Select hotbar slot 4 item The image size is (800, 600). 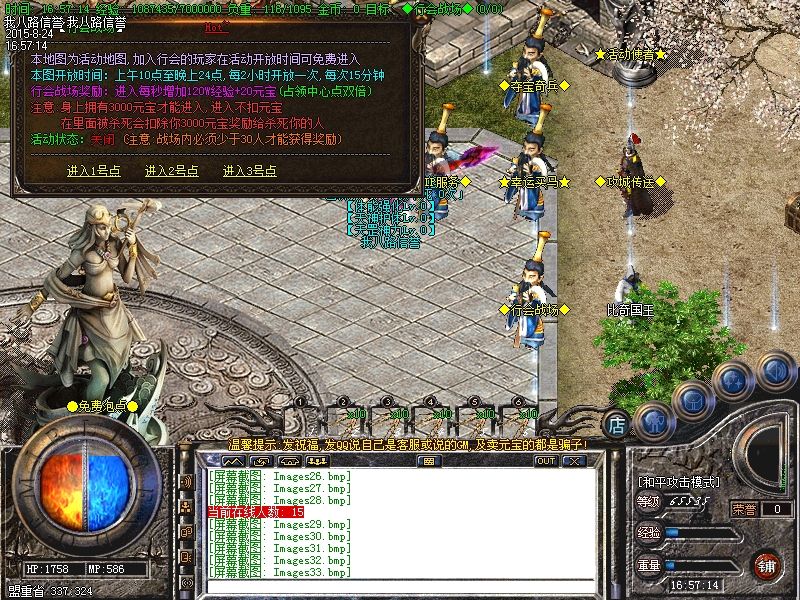coord(434,417)
